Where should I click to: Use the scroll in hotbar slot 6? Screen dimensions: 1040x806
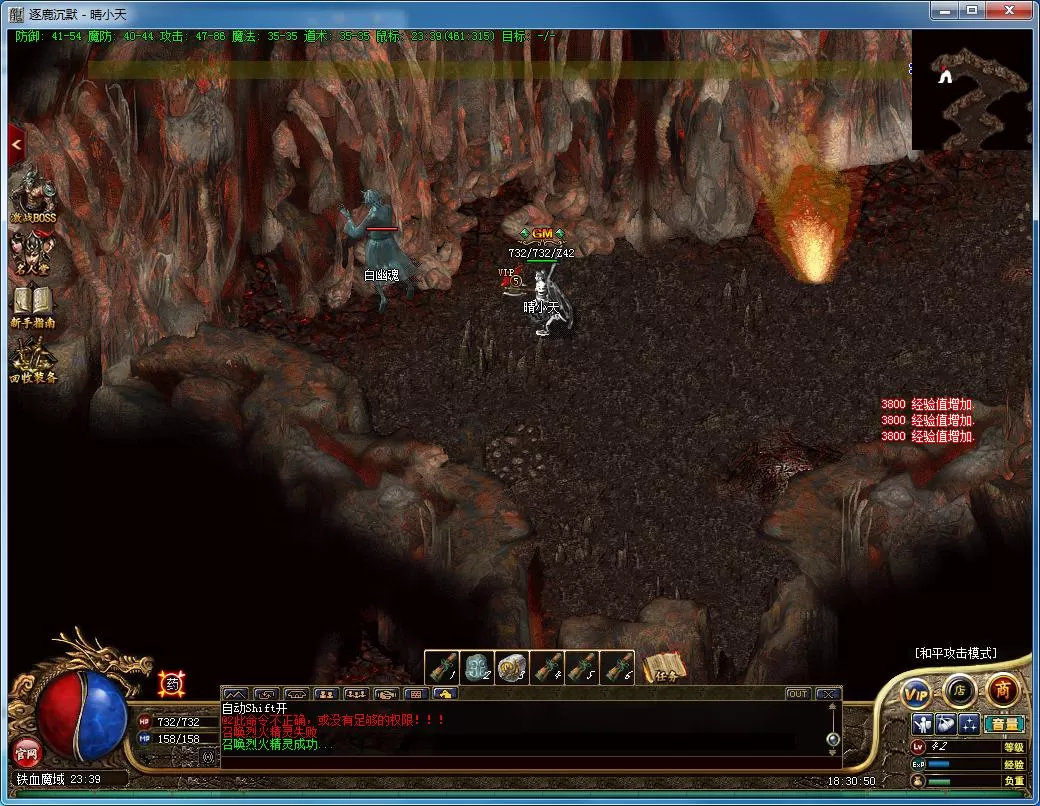617,666
